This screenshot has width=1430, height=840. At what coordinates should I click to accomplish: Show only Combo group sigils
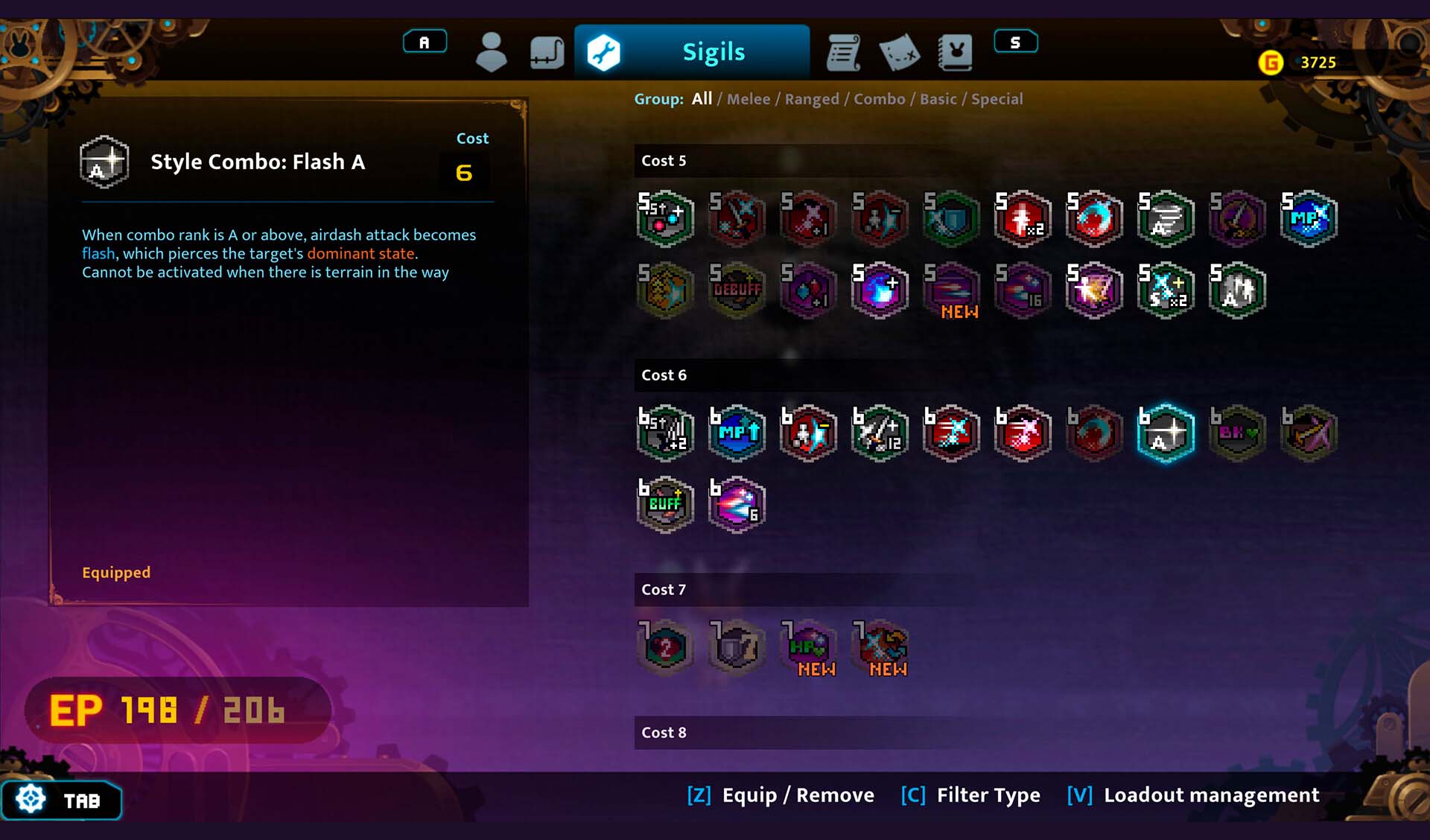click(880, 99)
